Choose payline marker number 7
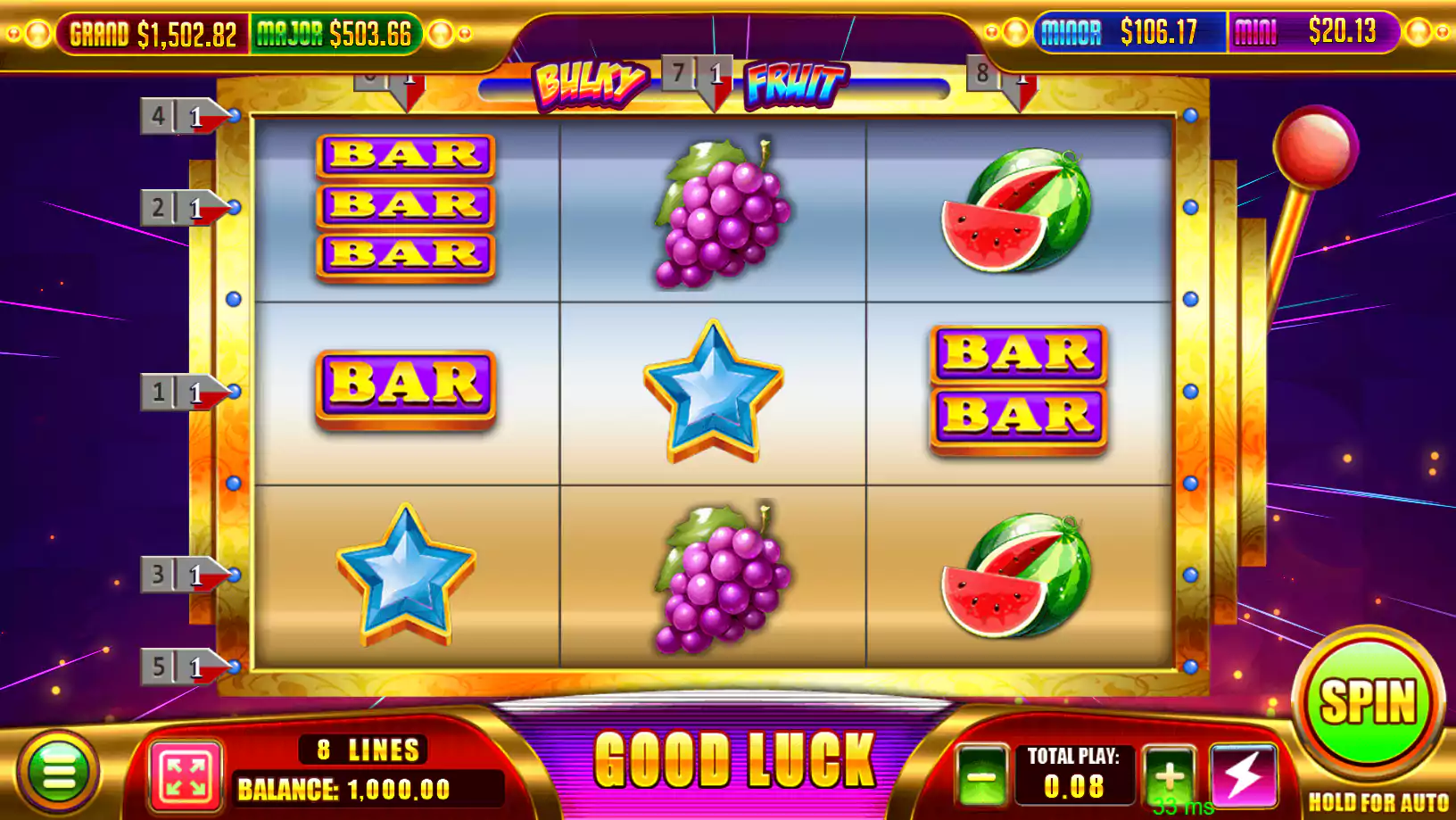 click(x=699, y=75)
